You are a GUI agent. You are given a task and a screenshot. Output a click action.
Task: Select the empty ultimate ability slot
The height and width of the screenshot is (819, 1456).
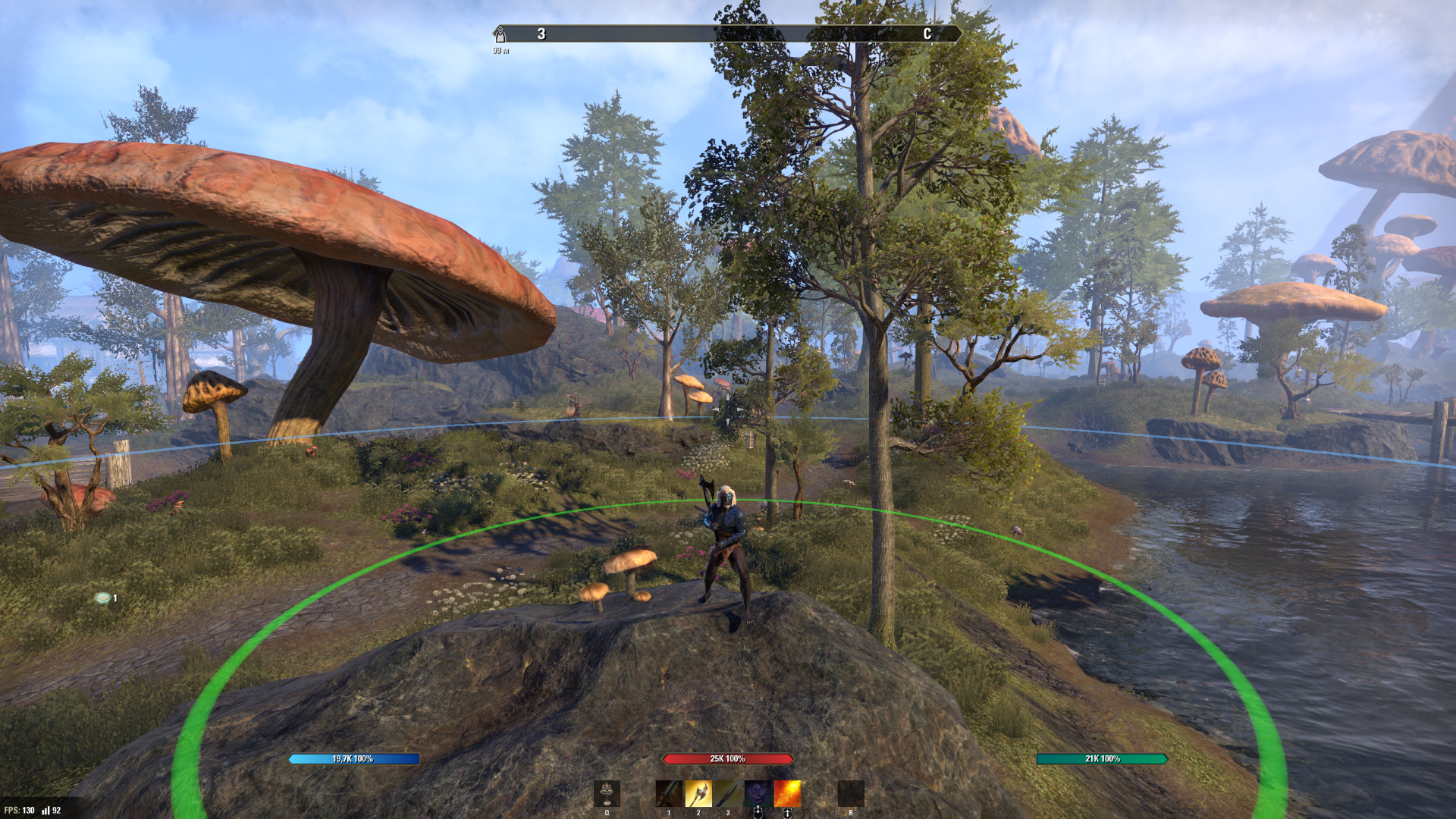[x=850, y=793]
